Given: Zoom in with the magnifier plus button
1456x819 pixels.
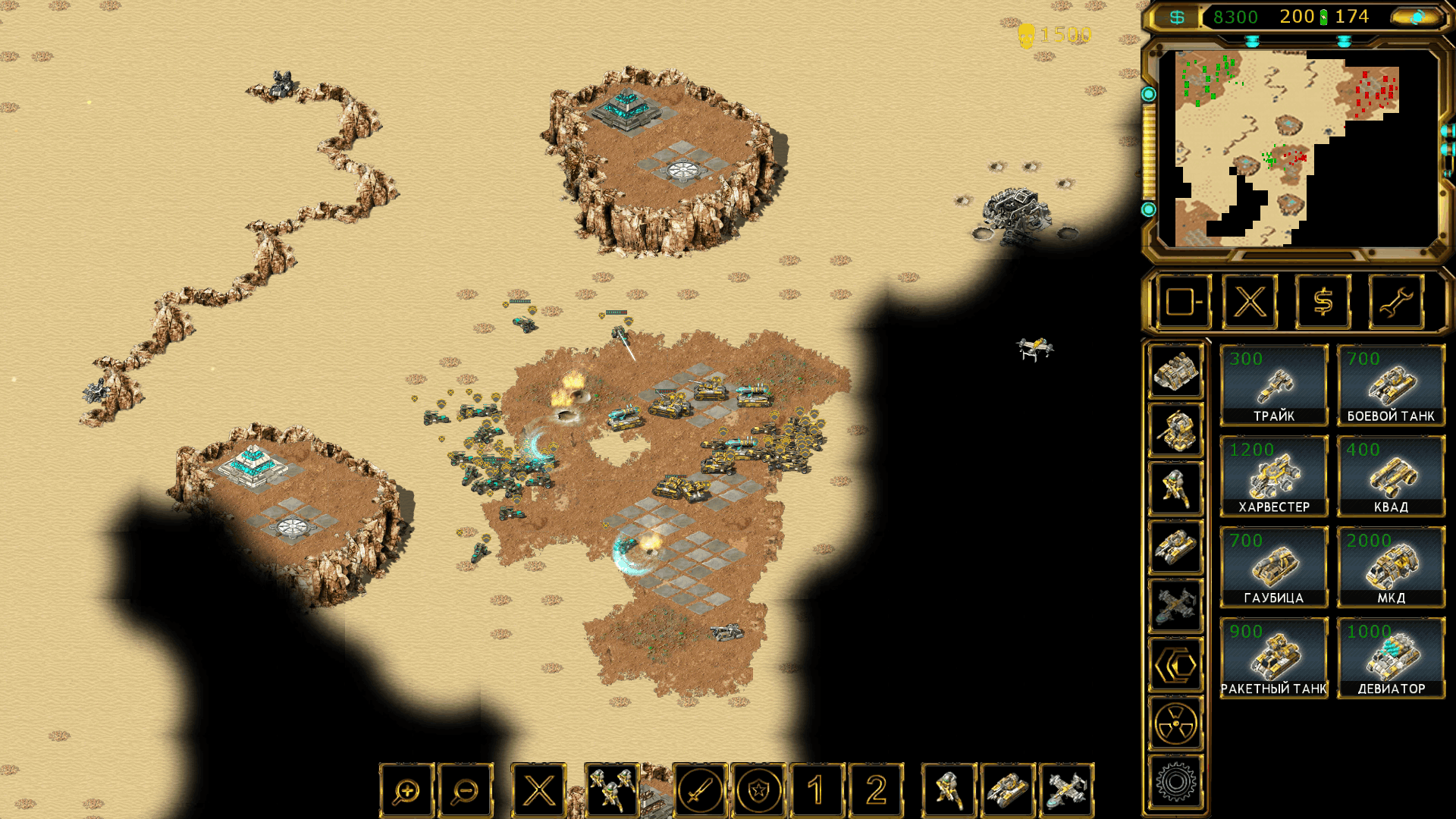Looking at the screenshot, I should coord(406,791).
